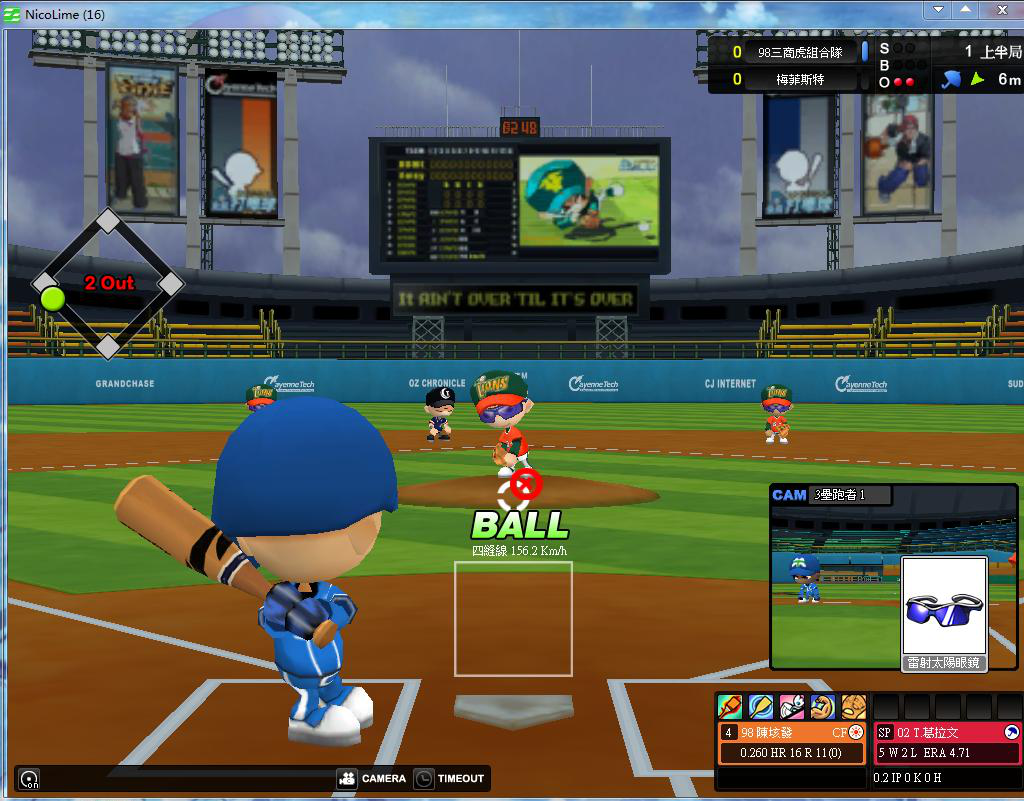Toggle the round 'on' icon in bottom bar
The image size is (1024, 801).
30,779
